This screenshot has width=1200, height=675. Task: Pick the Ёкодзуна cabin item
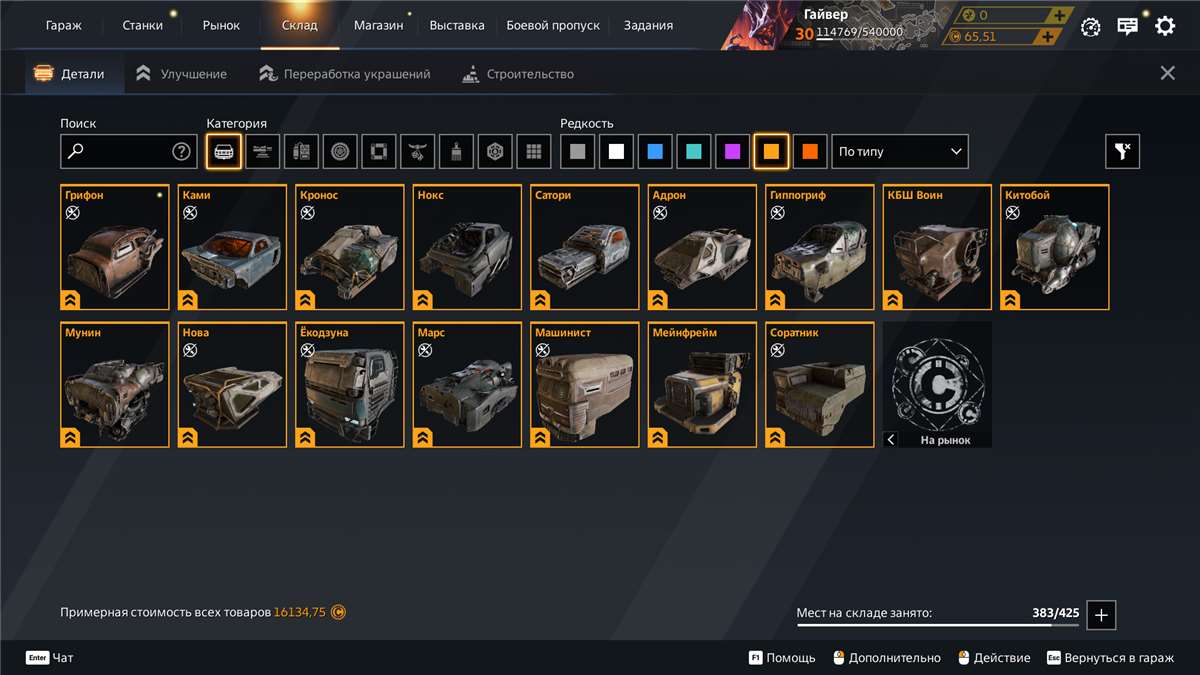[x=350, y=385]
